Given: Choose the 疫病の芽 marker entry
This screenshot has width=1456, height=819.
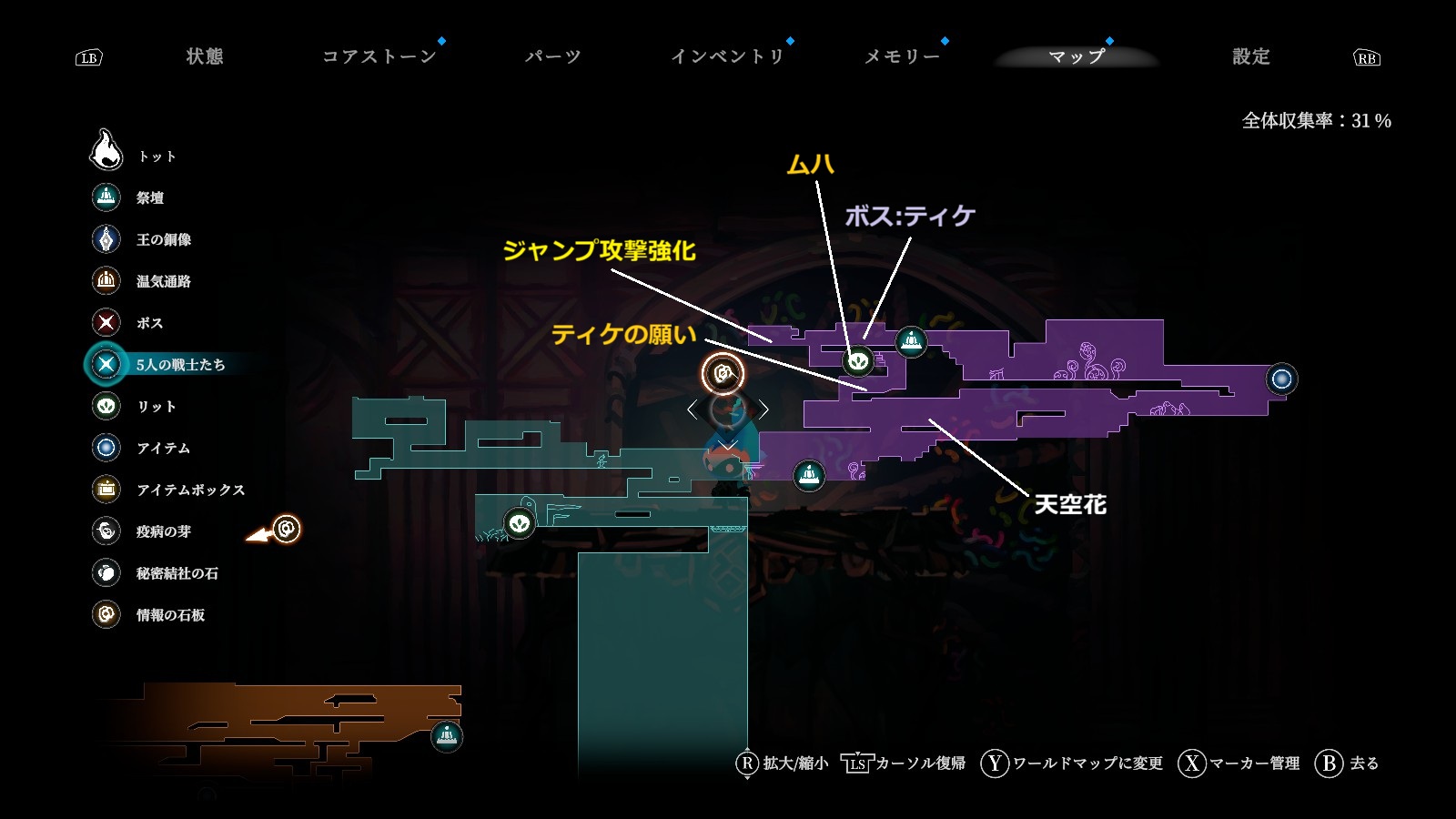Looking at the screenshot, I should [163, 531].
